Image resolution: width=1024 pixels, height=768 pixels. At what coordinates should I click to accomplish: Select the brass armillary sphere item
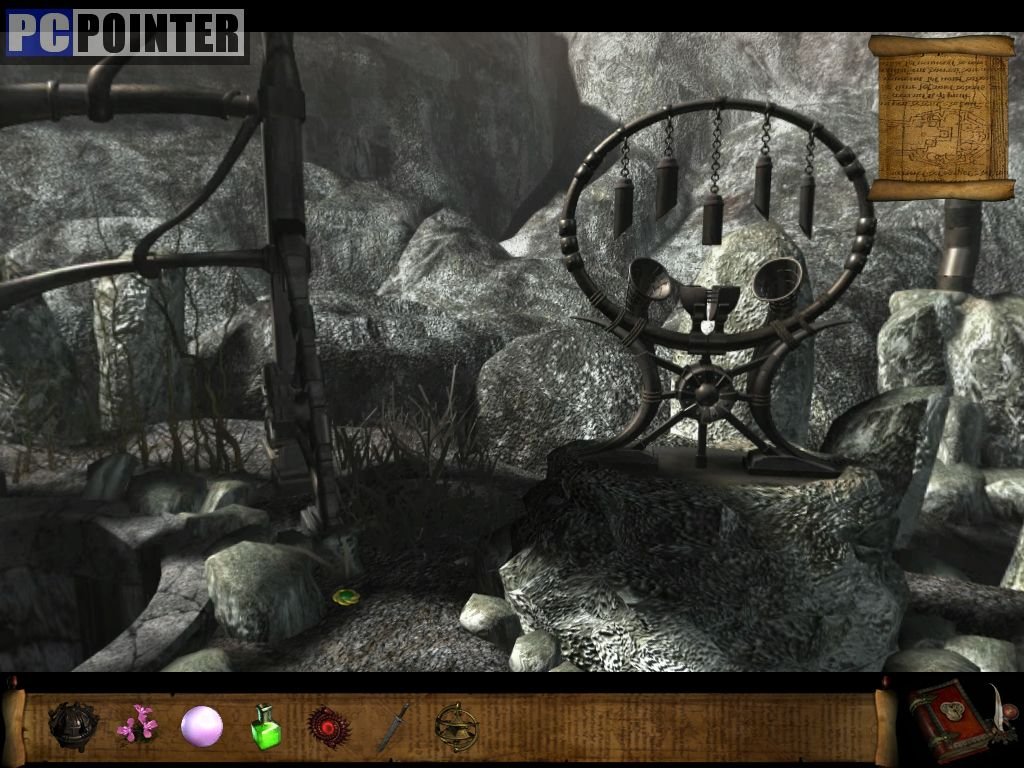click(457, 727)
